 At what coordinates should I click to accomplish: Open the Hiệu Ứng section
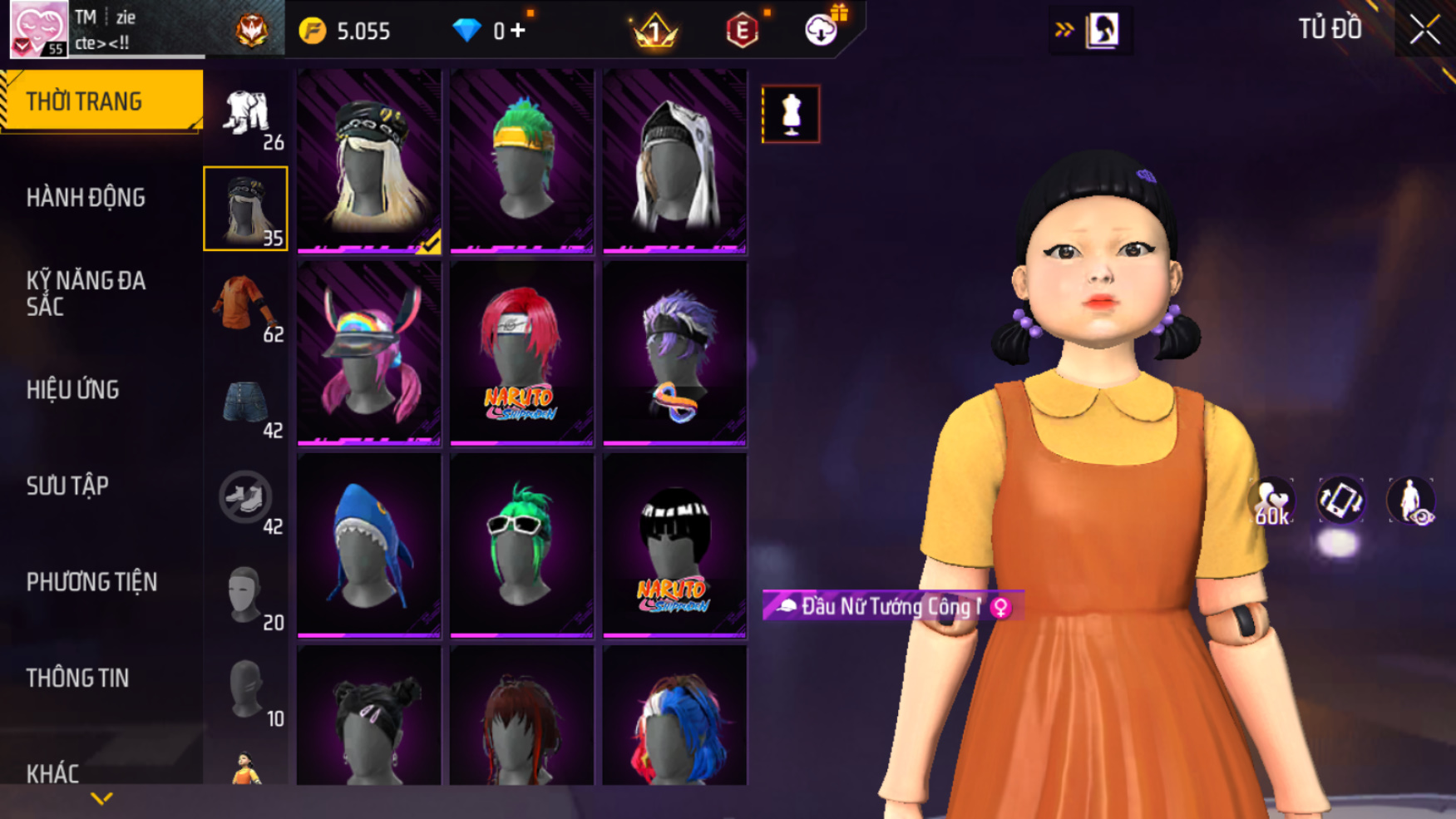tap(73, 390)
